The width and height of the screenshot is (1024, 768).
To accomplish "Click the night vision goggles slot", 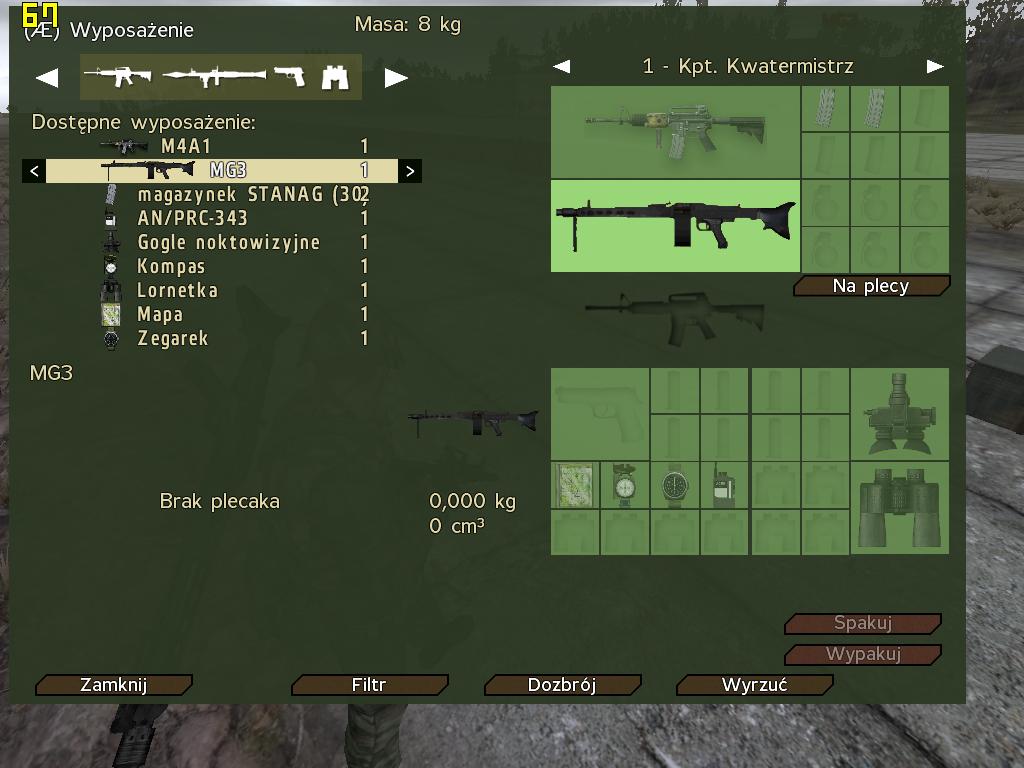I will (x=899, y=414).
